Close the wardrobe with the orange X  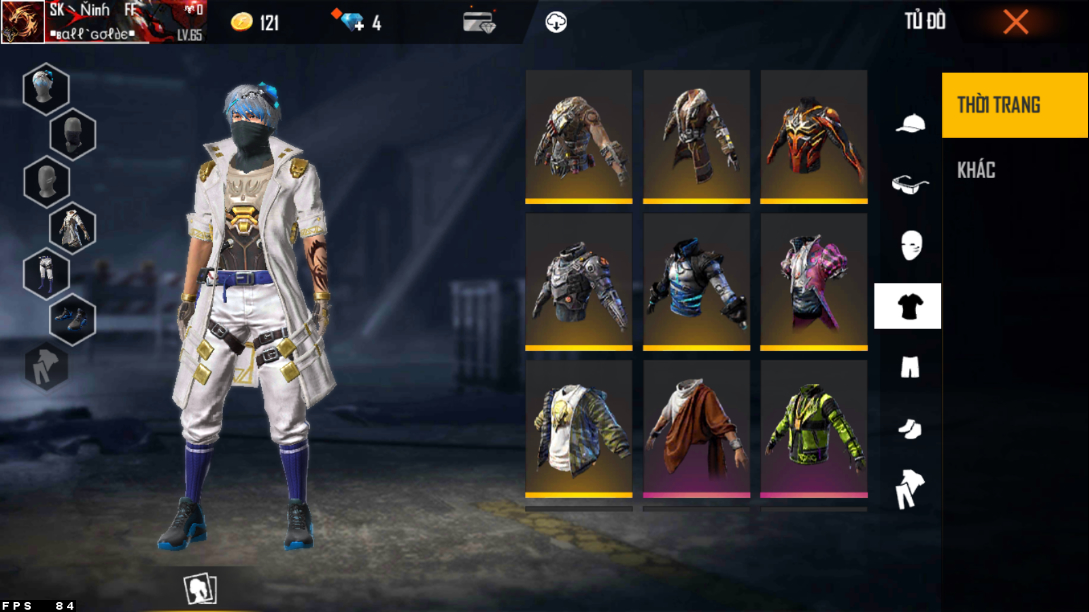coord(1015,22)
